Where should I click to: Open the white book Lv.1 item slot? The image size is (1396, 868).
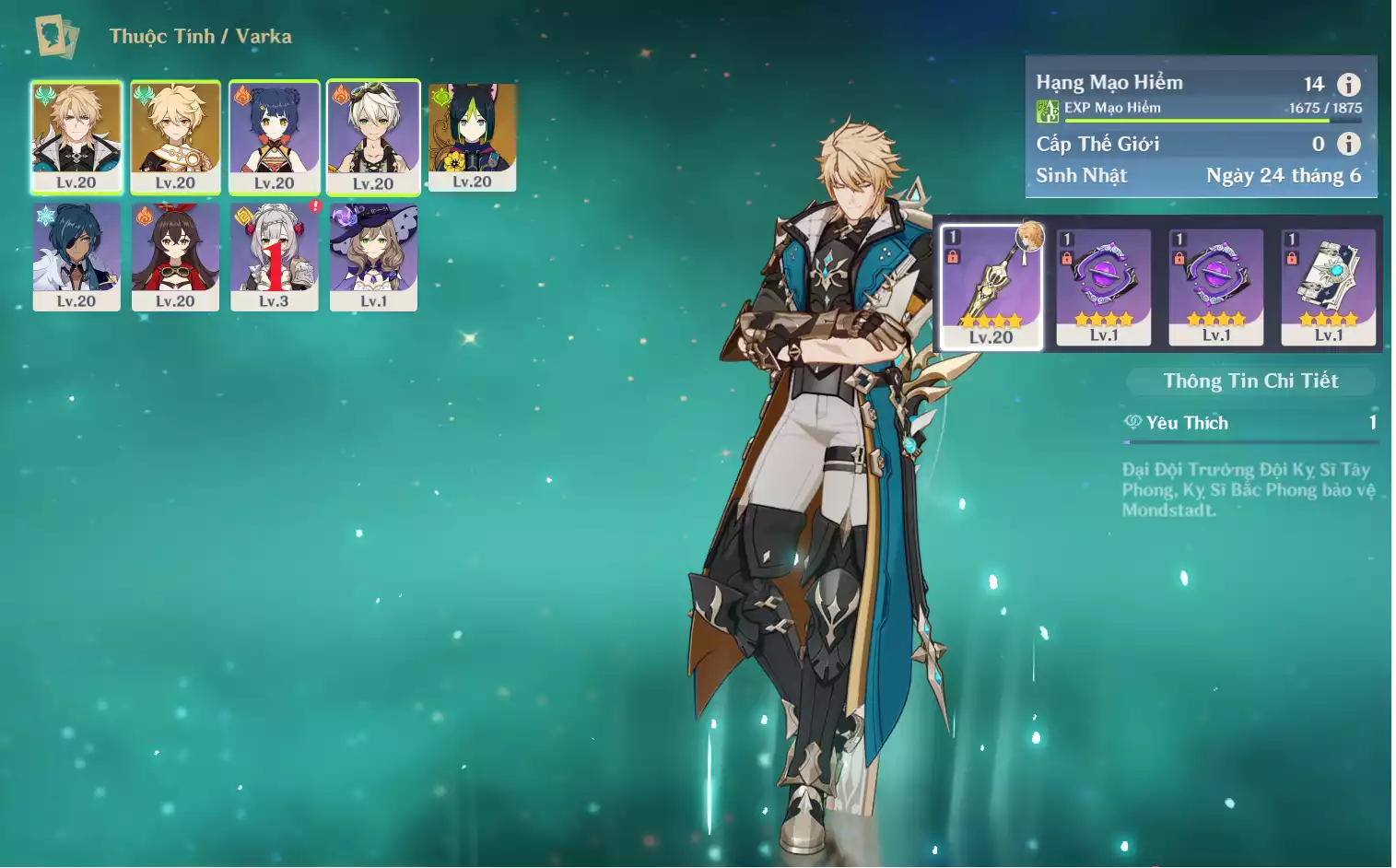(1328, 287)
